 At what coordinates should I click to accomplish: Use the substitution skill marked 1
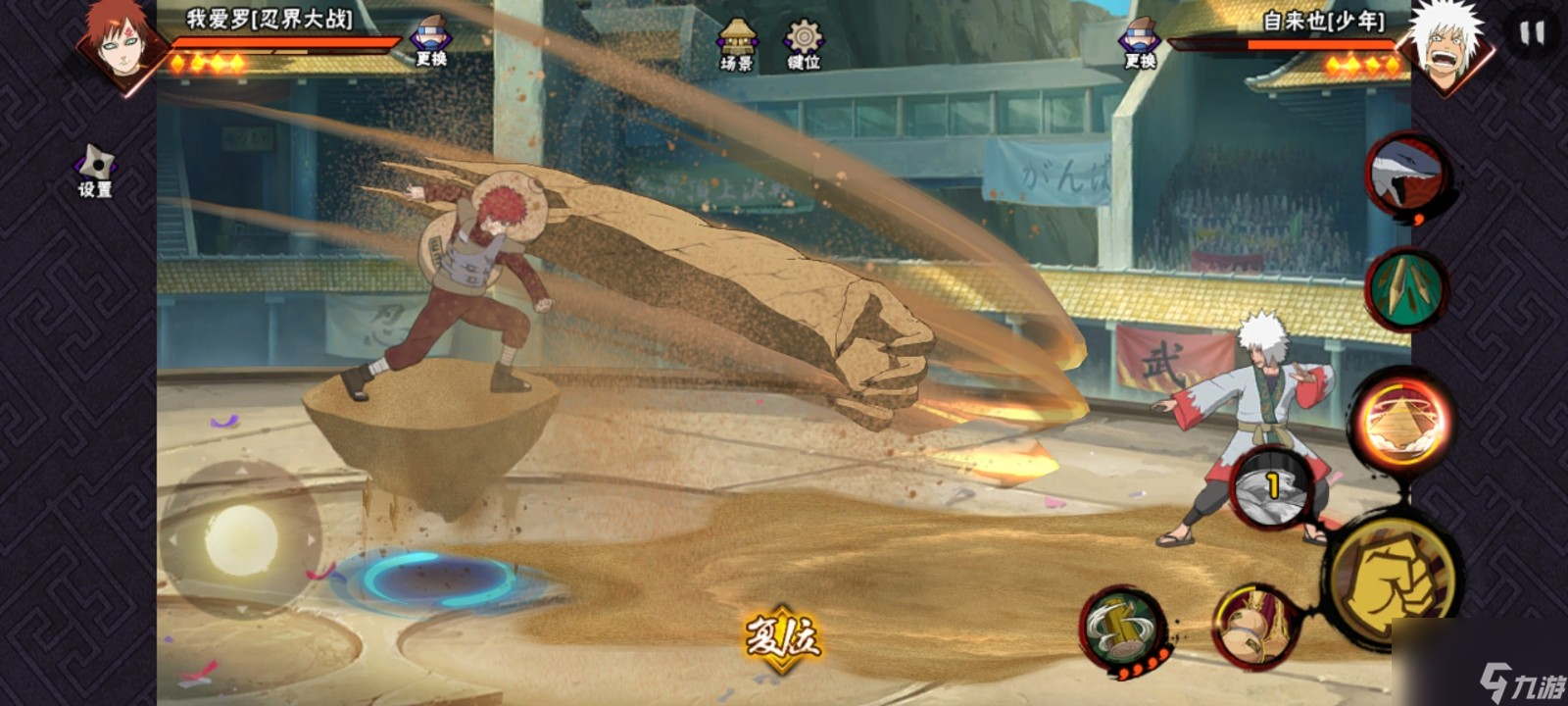(1272, 487)
